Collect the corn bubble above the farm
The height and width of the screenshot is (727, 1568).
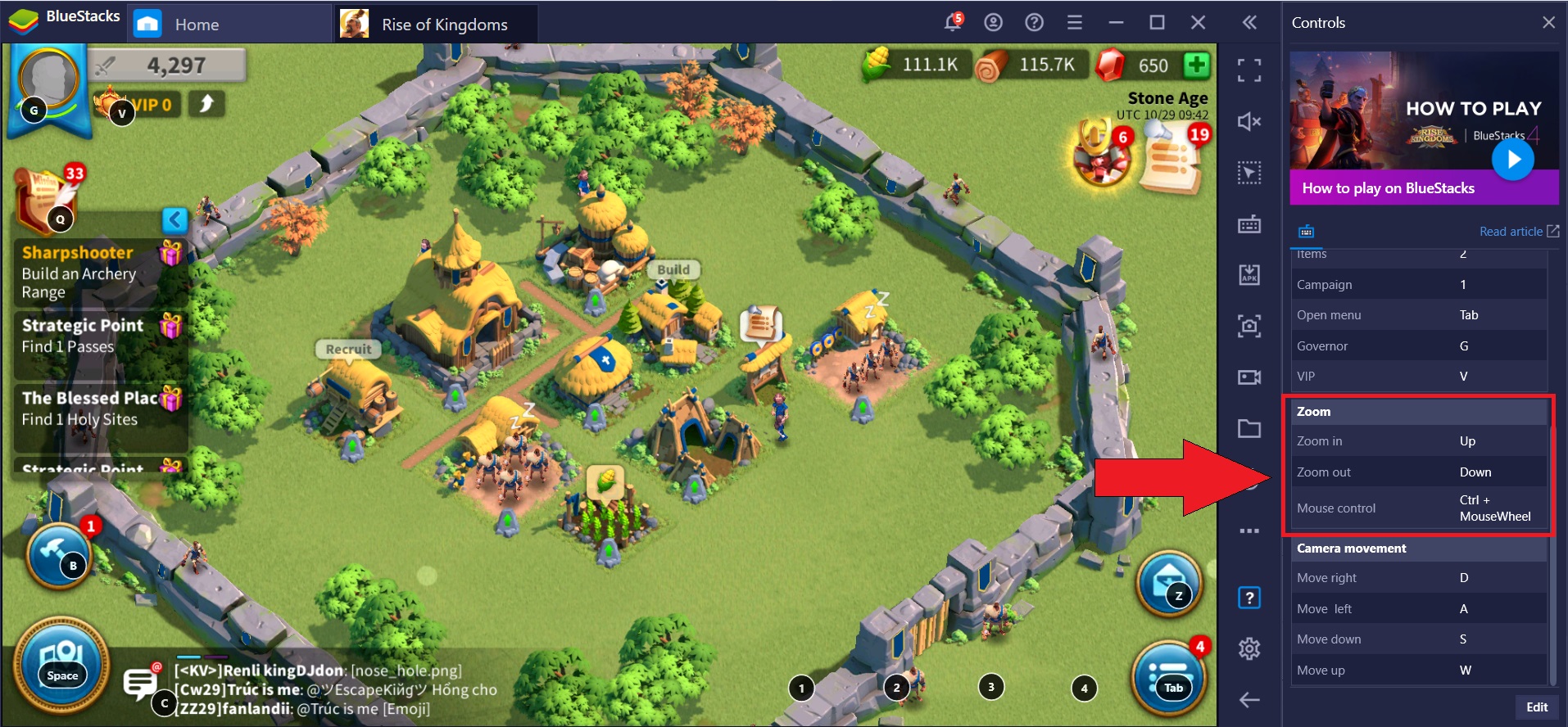tap(606, 482)
